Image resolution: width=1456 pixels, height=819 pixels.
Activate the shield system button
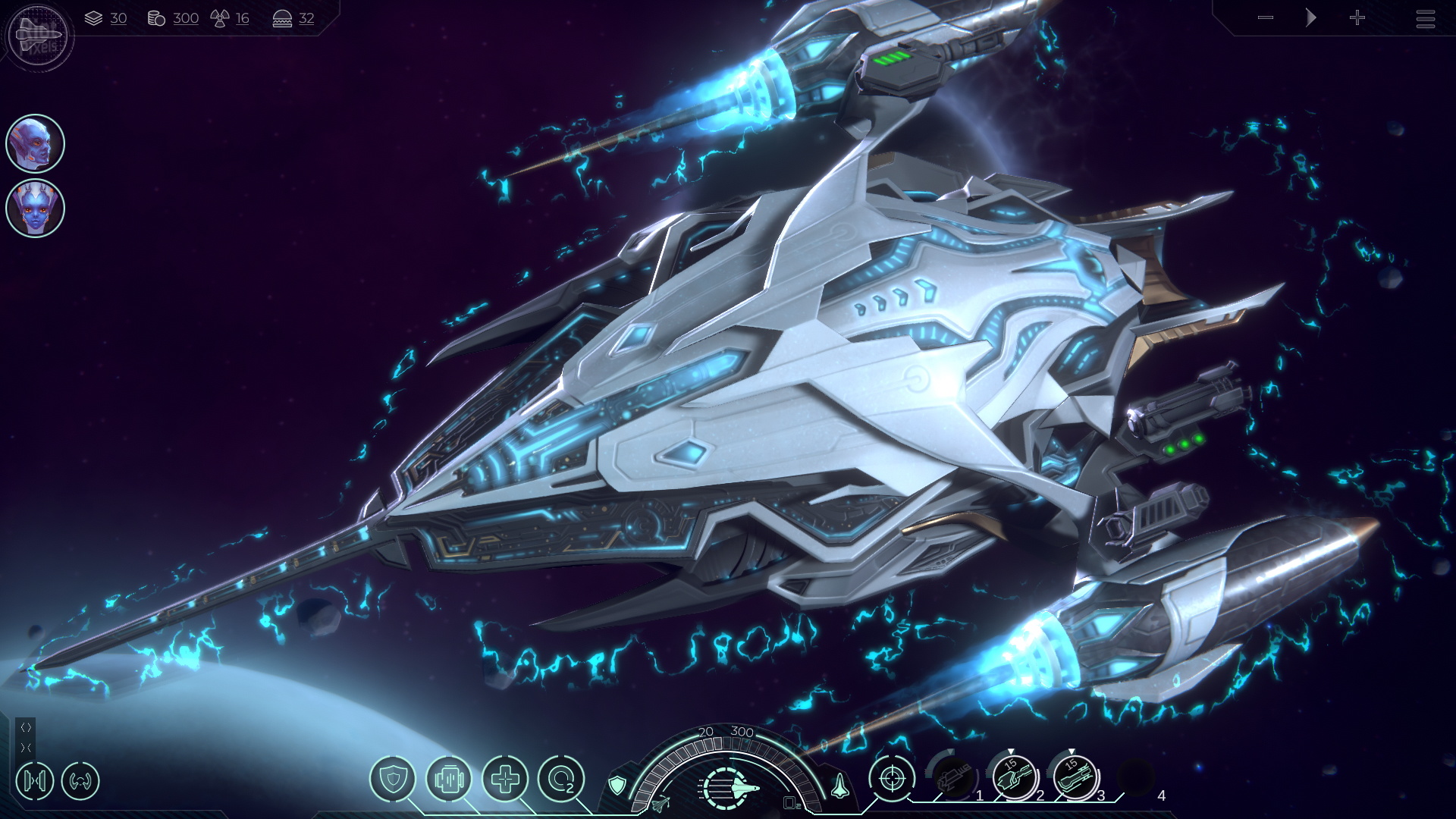coord(393,779)
